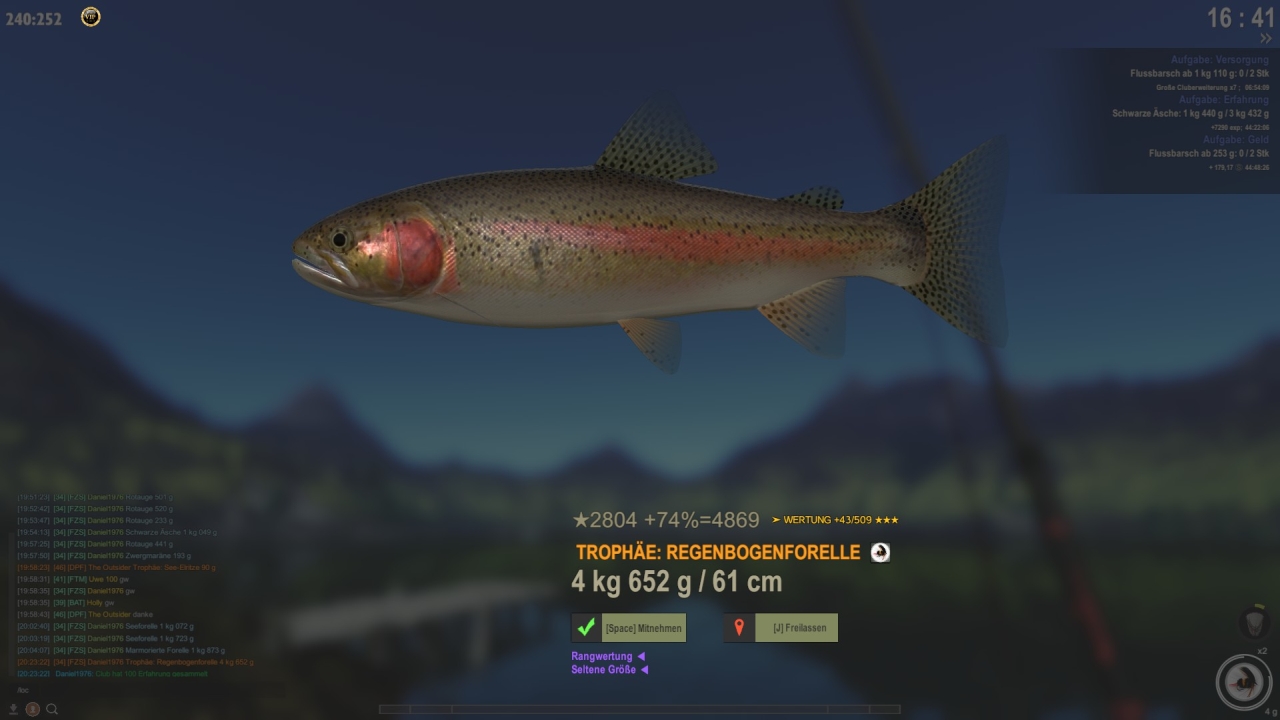Image resolution: width=1280 pixels, height=720 pixels.
Task: Open the Aufgabe: Versorgung task
Action: [x=1219, y=61]
